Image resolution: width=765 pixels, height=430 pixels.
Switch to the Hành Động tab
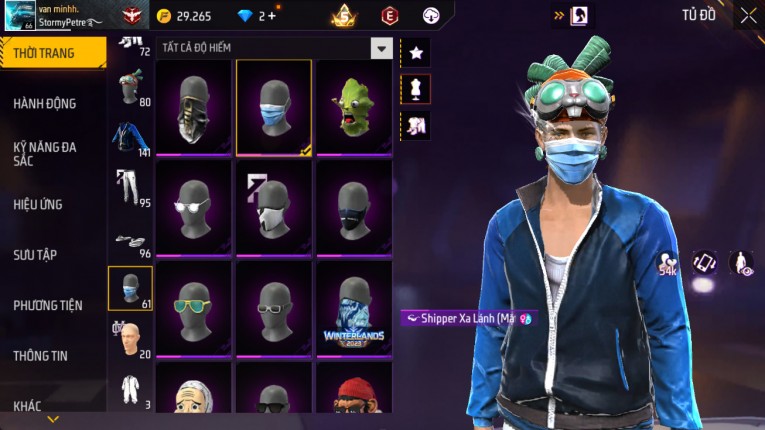click(x=45, y=103)
